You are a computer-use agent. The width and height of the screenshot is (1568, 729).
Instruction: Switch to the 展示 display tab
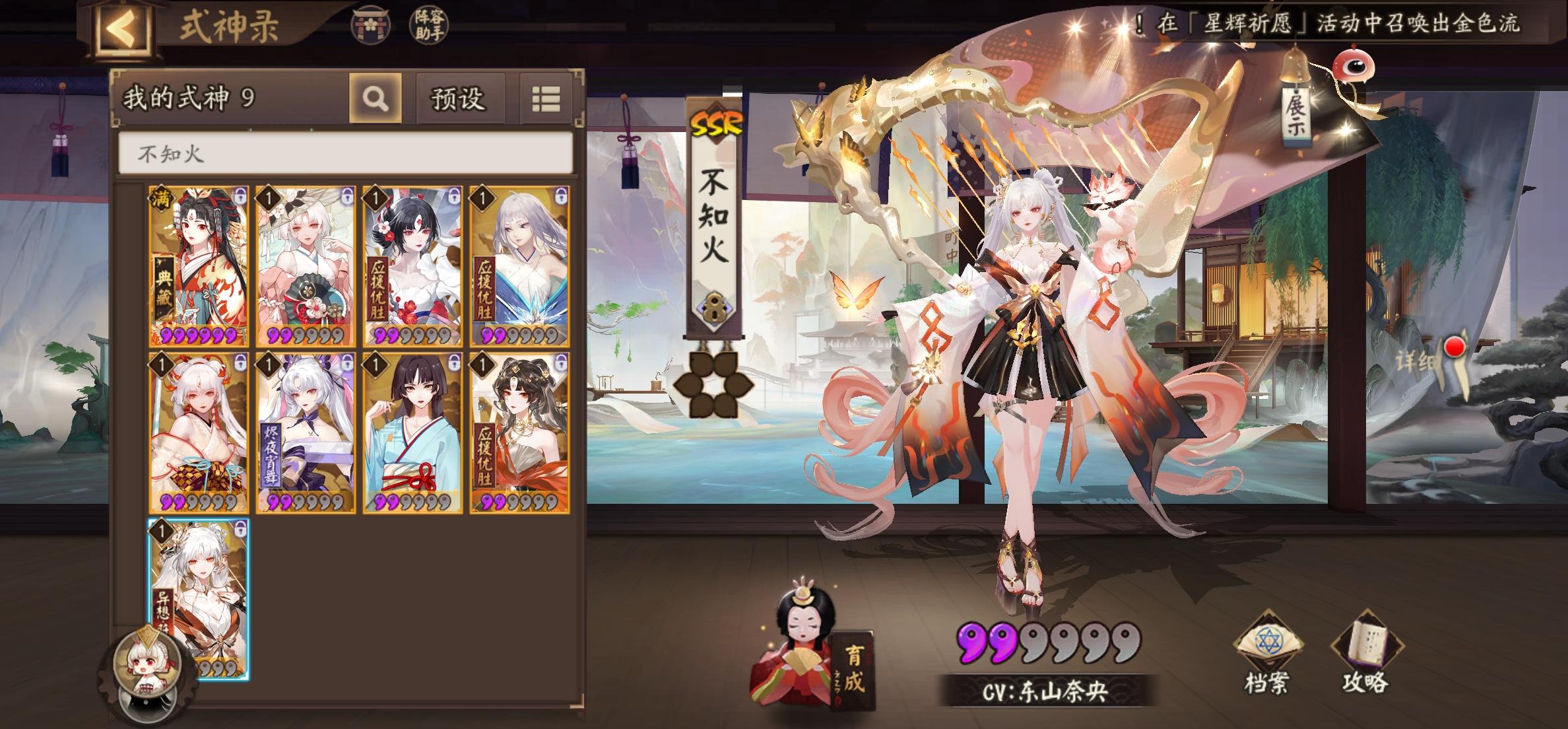[1296, 114]
